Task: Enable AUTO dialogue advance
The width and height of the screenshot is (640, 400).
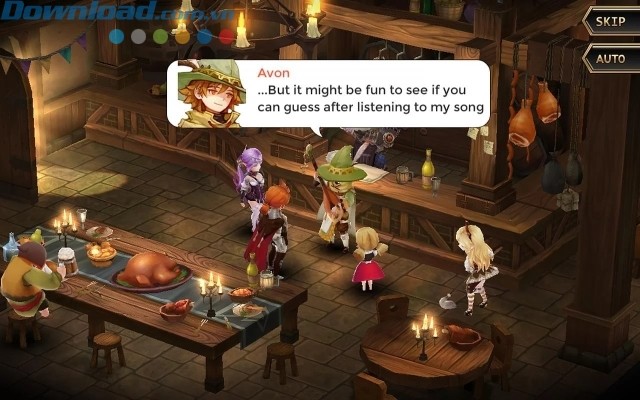Action: (609, 58)
